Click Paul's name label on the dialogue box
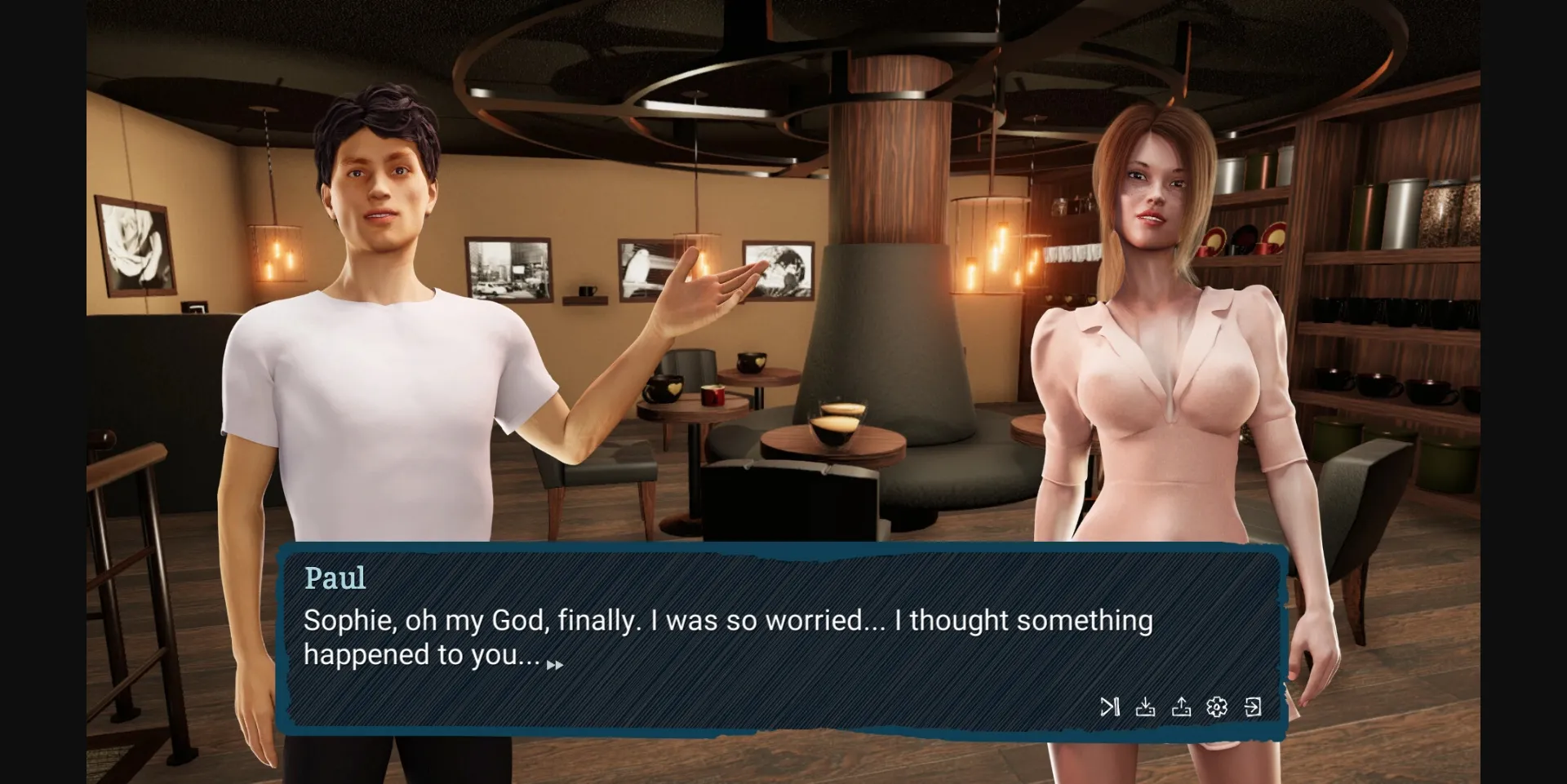Image resolution: width=1567 pixels, height=784 pixels. [335, 578]
